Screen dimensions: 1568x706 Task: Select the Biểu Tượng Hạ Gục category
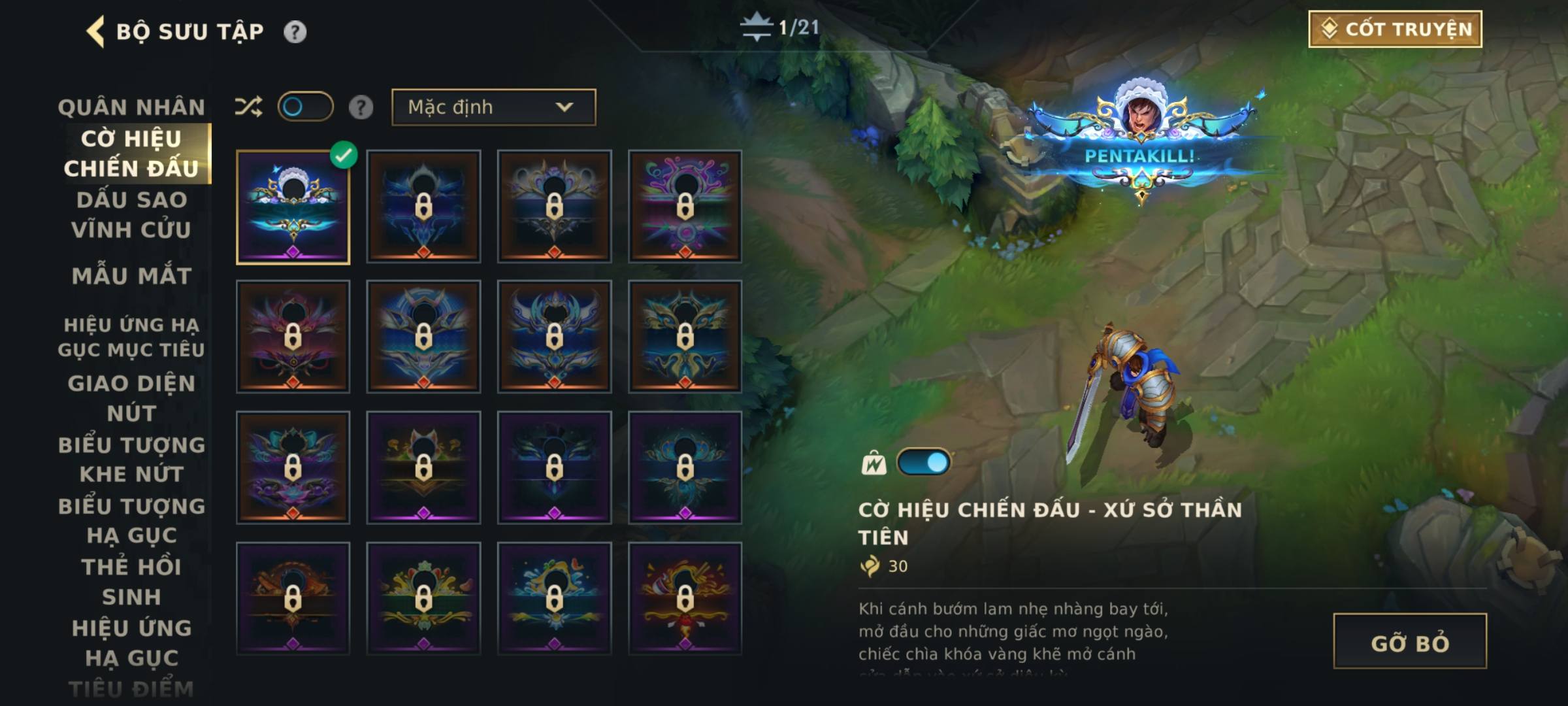tap(131, 521)
